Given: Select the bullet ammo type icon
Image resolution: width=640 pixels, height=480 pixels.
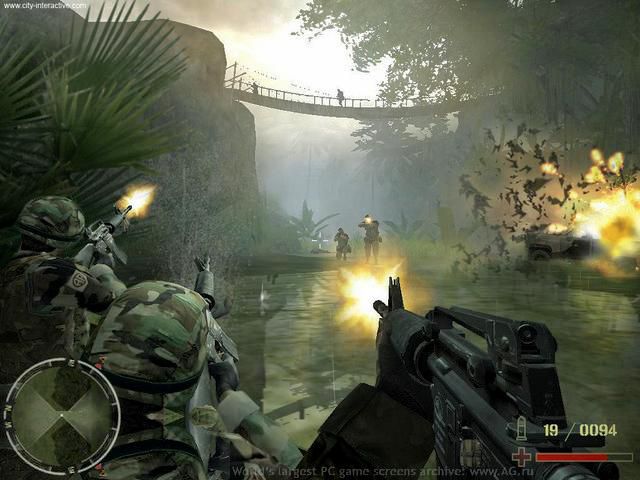Looking at the screenshot, I should pyautogui.click(x=523, y=431).
